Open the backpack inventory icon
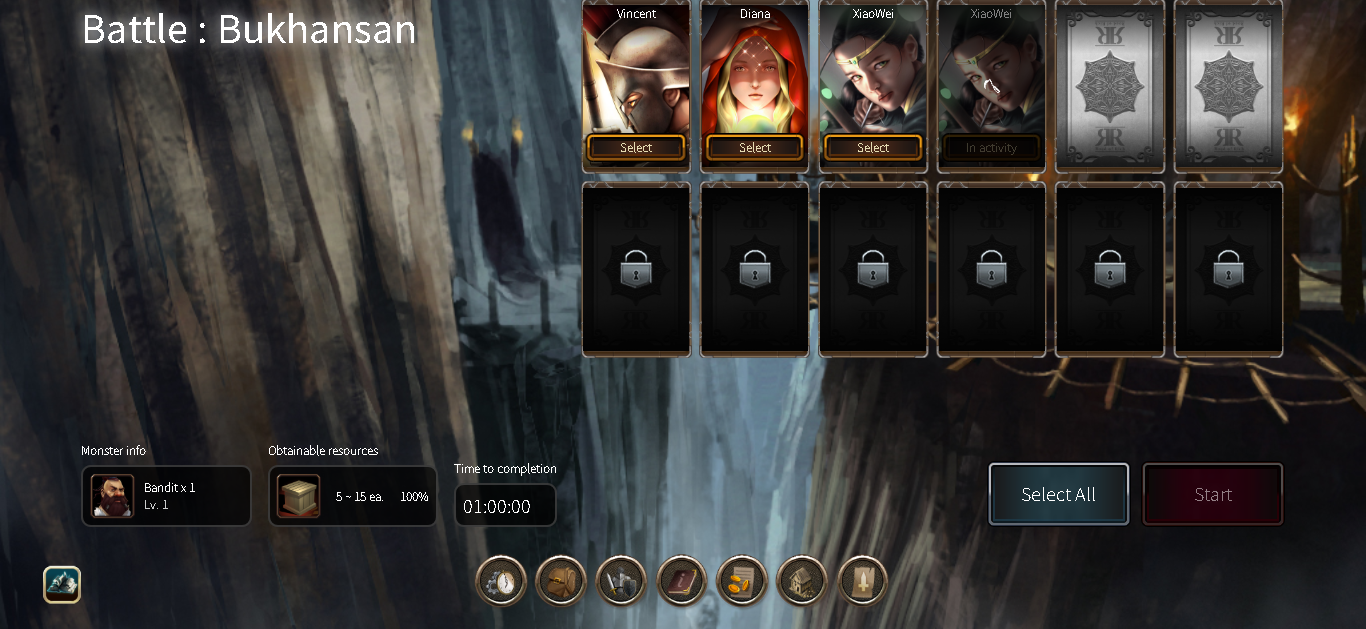Image resolution: width=1366 pixels, height=629 pixels. tap(561, 581)
